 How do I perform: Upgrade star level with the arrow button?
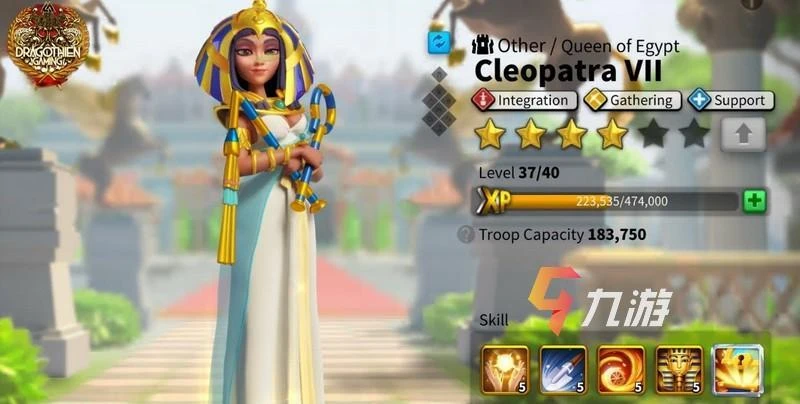[x=743, y=133]
